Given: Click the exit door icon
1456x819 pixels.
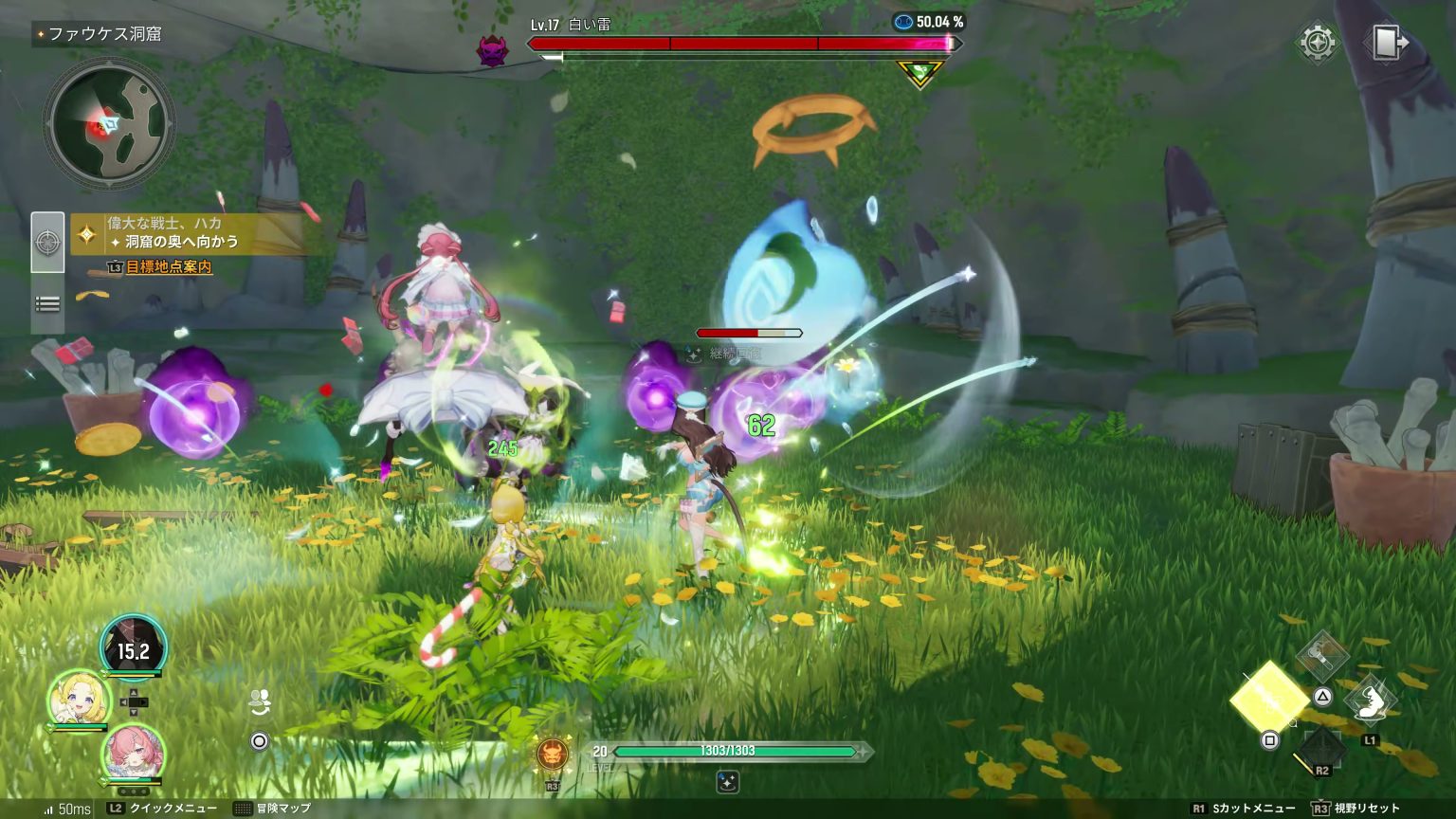Looking at the screenshot, I should (x=1387, y=44).
